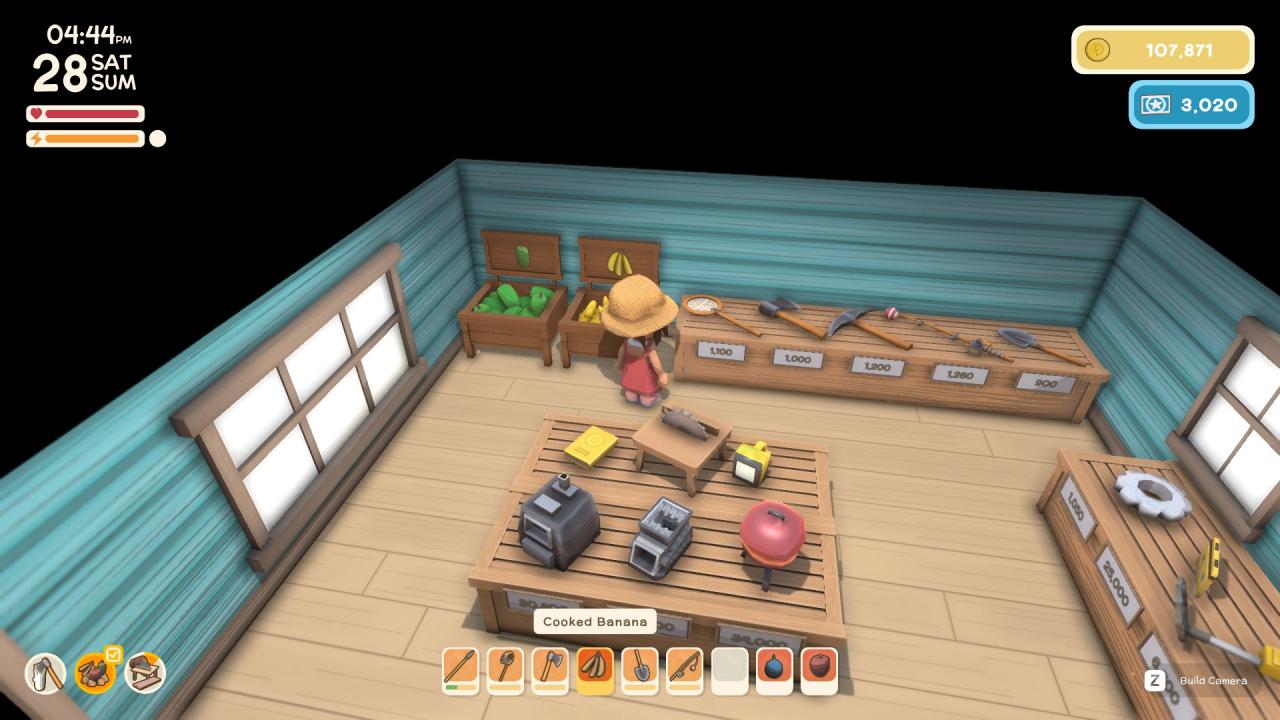
Task: Select the blue round fruit hotbar slot
Action: [775, 668]
